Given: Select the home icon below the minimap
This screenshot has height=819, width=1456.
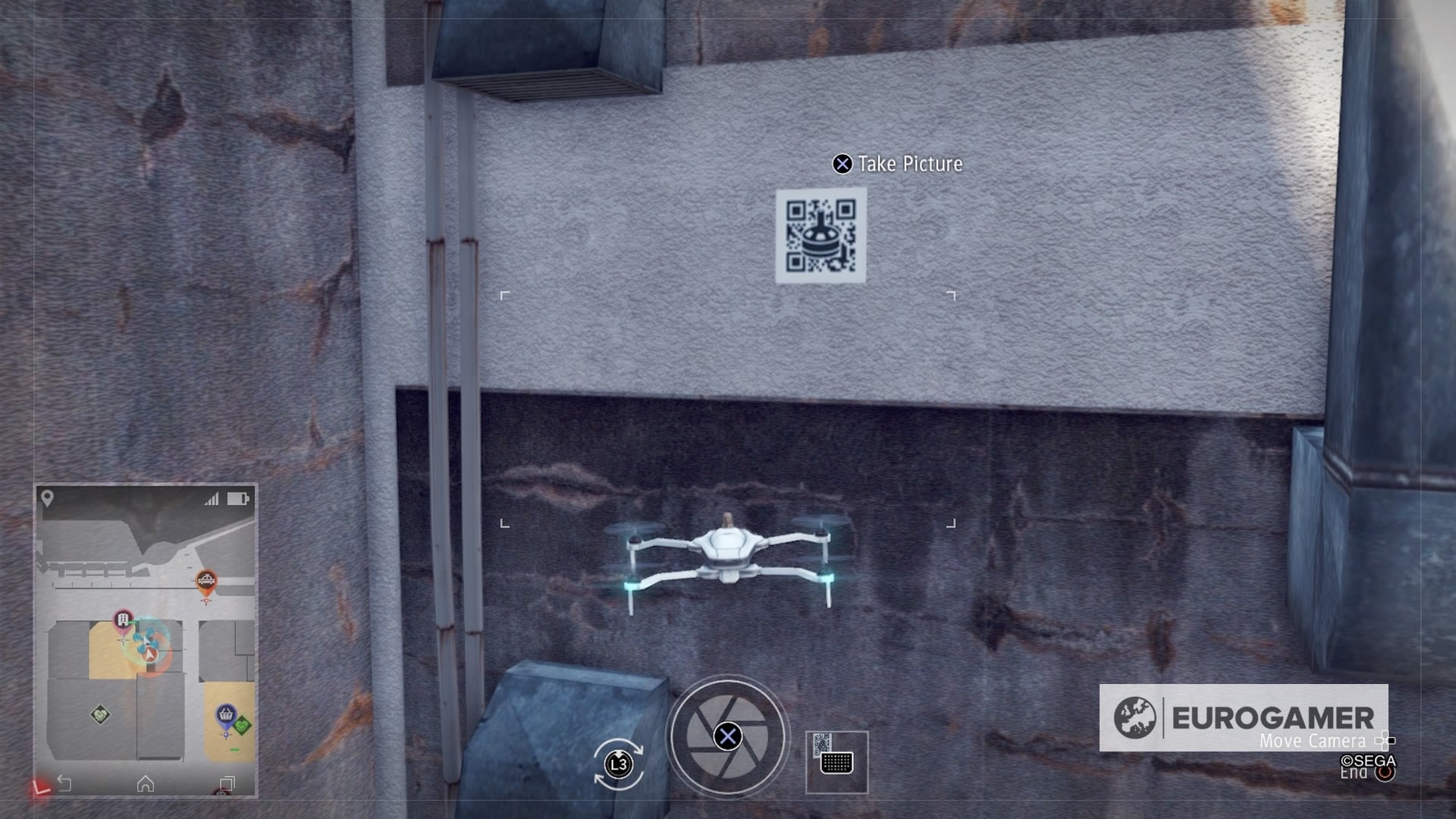Looking at the screenshot, I should coord(146,783).
